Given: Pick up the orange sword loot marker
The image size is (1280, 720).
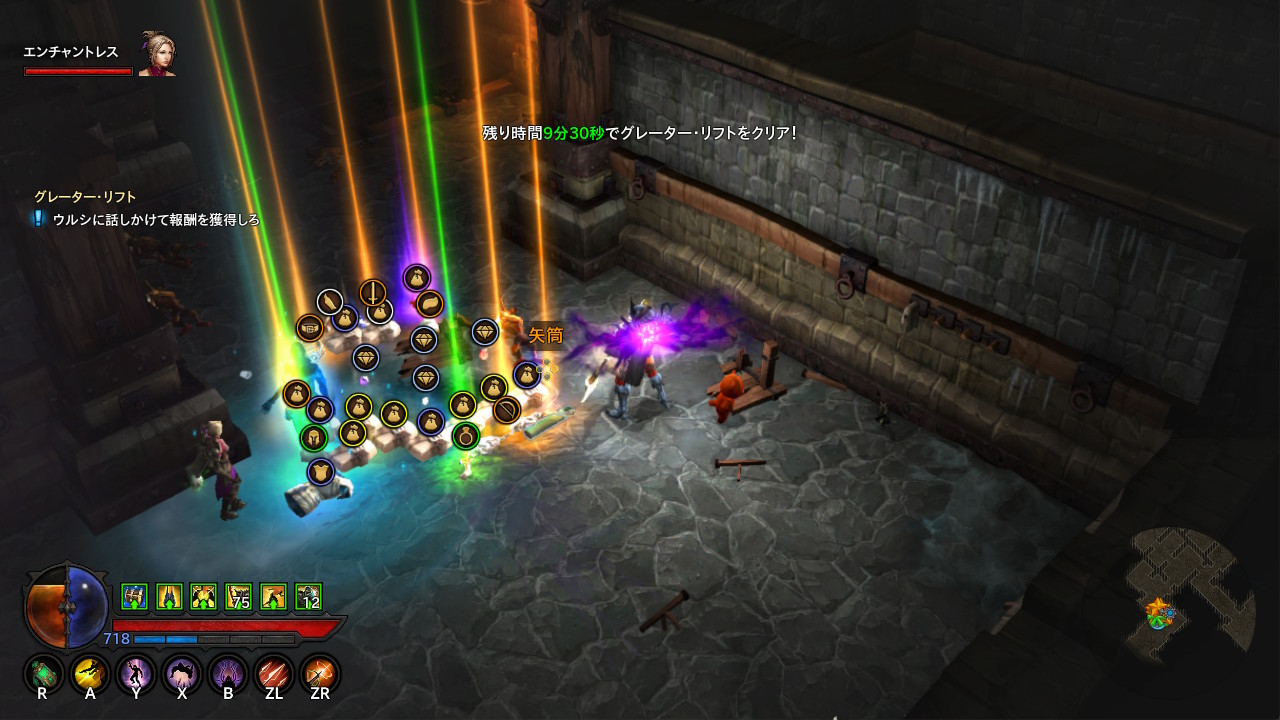Looking at the screenshot, I should point(373,293).
